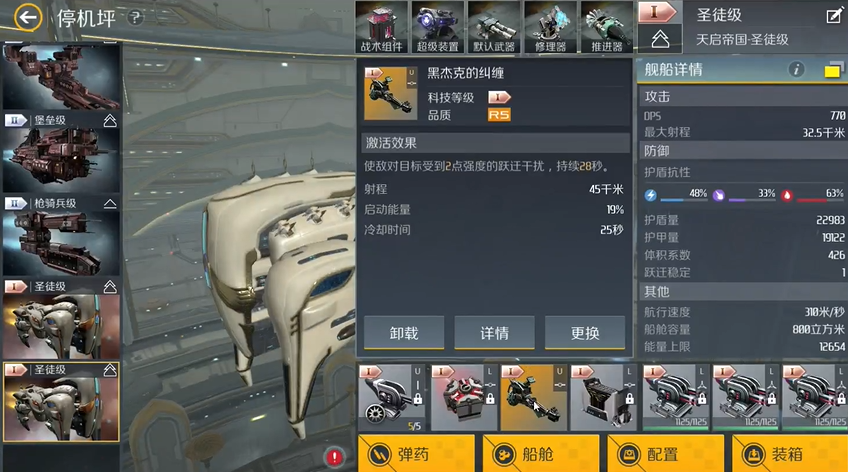Click the yellow square icon beside 舰船详情
The width and height of the screenshot is (848, 472).
tap(832, 70)
